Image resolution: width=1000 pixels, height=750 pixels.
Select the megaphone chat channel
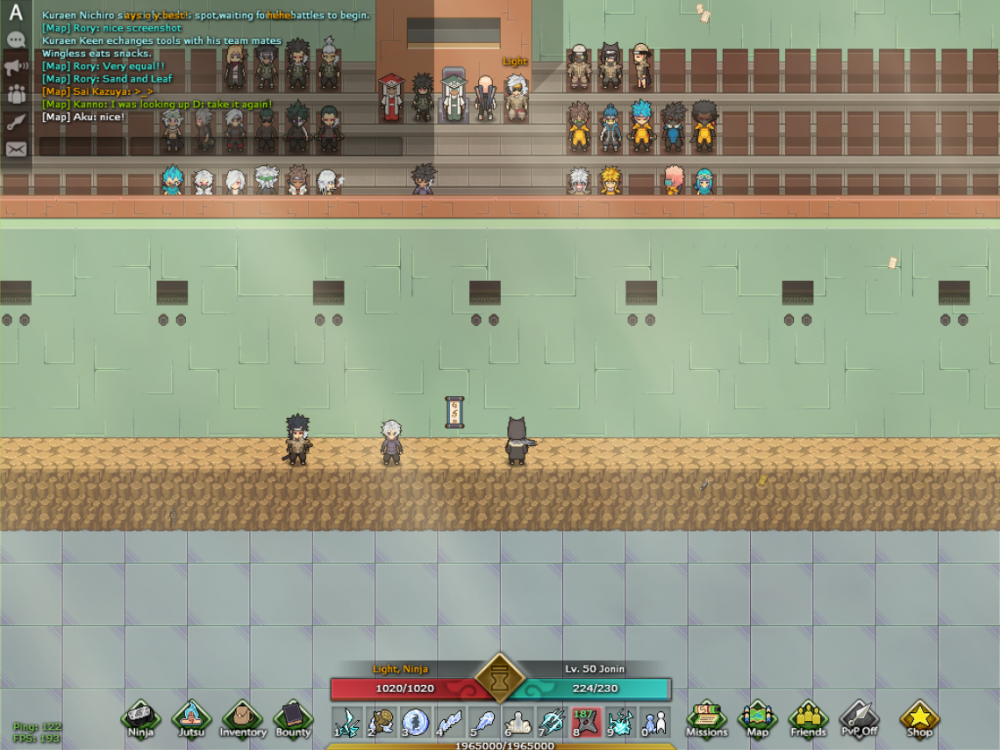(x=16, y=68)
